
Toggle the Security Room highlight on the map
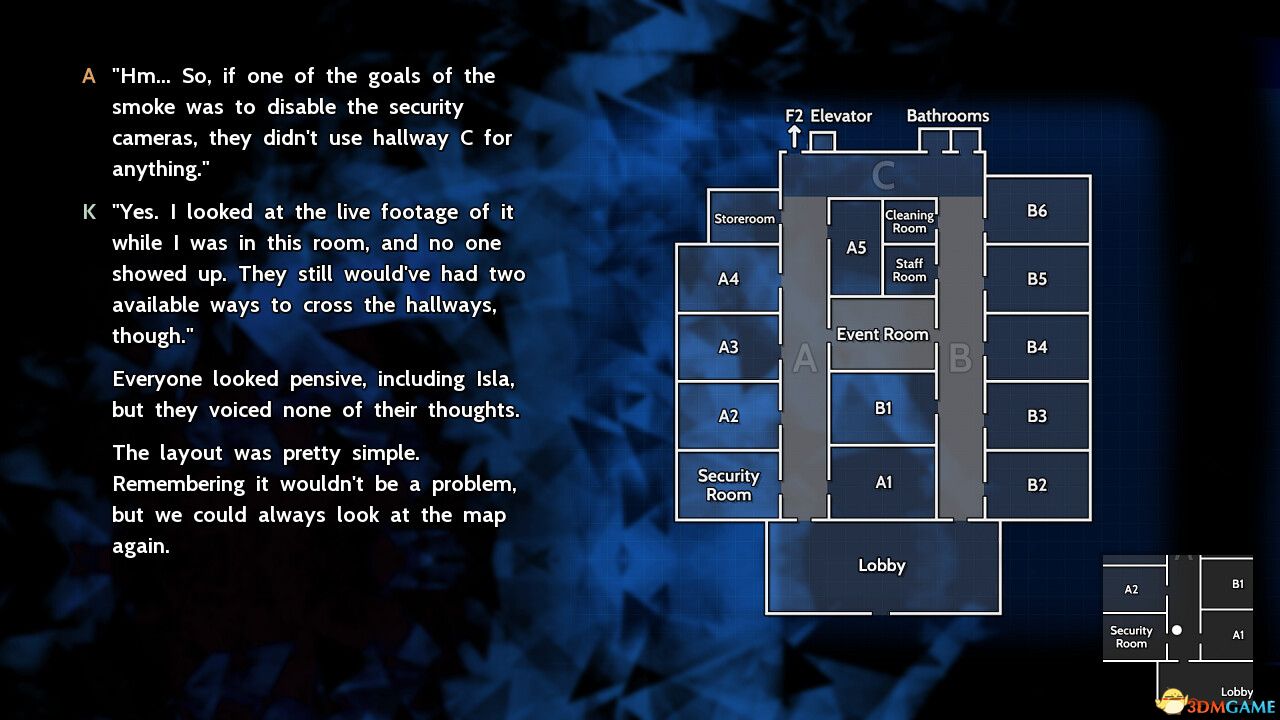click(729, 486)
